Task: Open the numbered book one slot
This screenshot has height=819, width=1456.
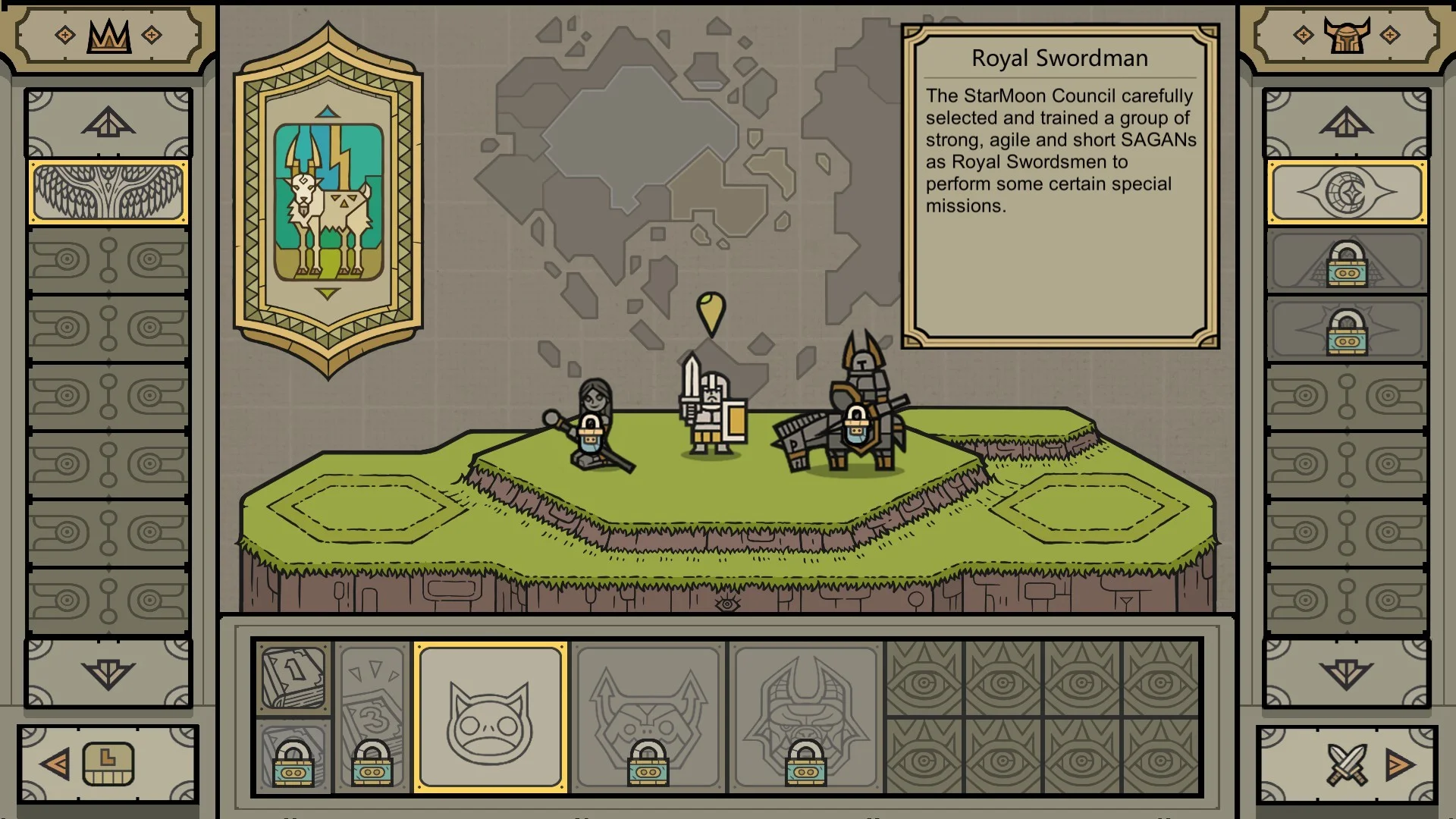Action: (x=293, y=676)
